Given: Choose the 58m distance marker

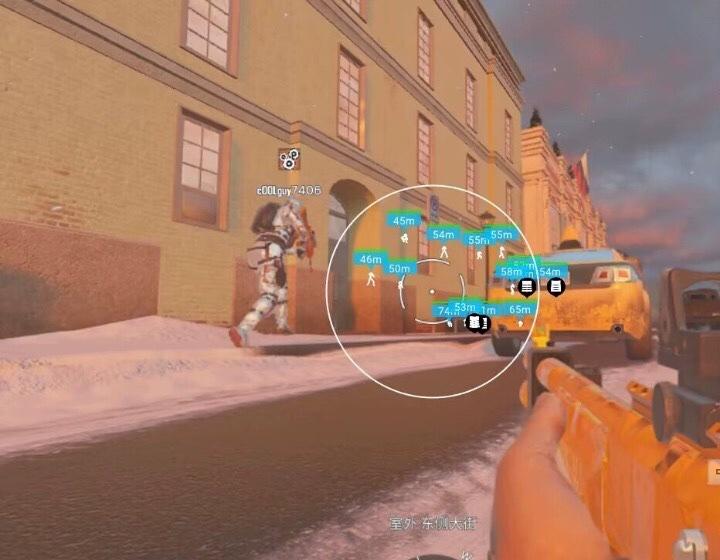Looking at the screenshot, I should [511, 272].
